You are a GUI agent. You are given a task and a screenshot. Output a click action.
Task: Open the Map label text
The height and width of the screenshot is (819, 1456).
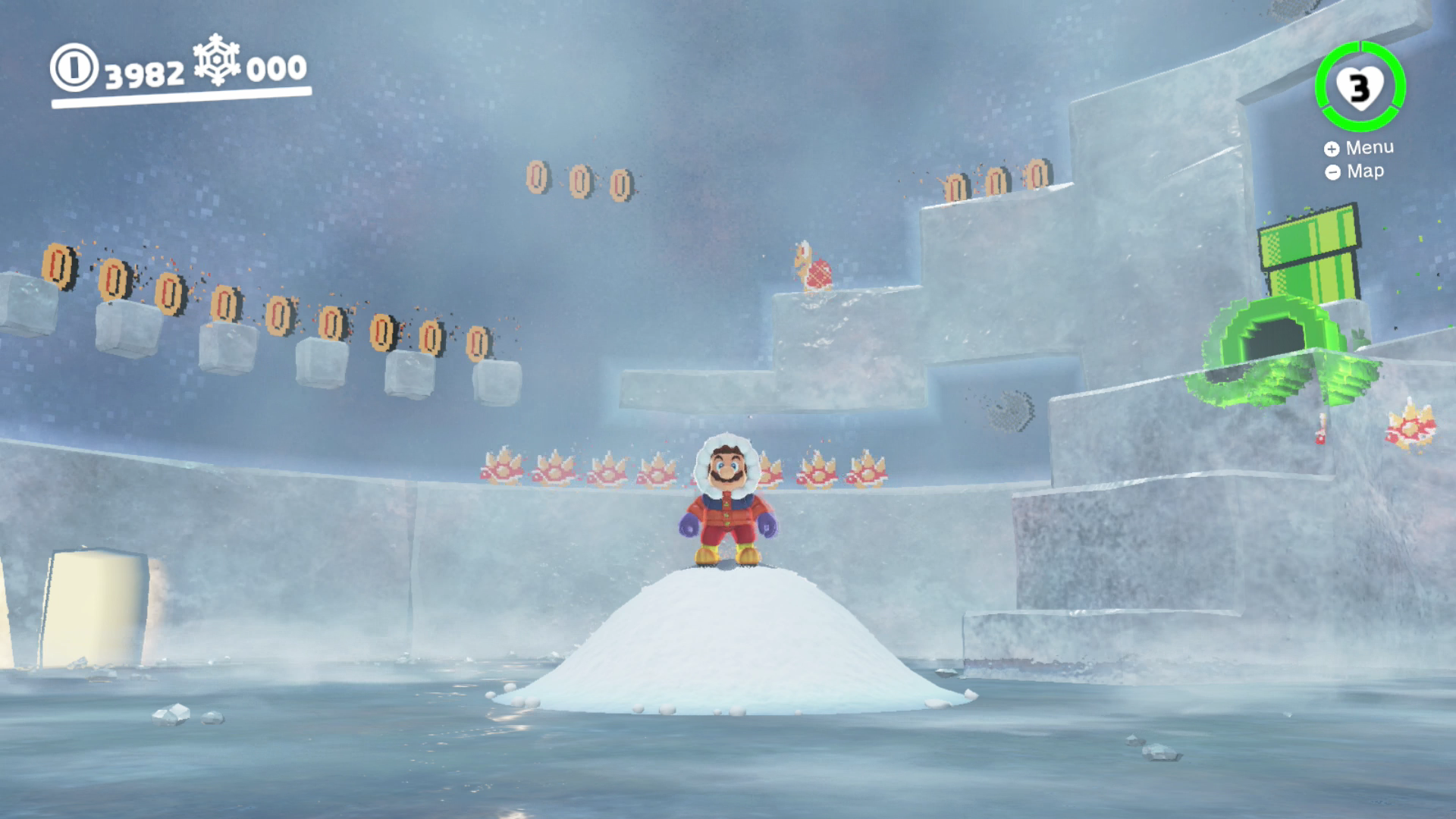(x=1365, y=172)
